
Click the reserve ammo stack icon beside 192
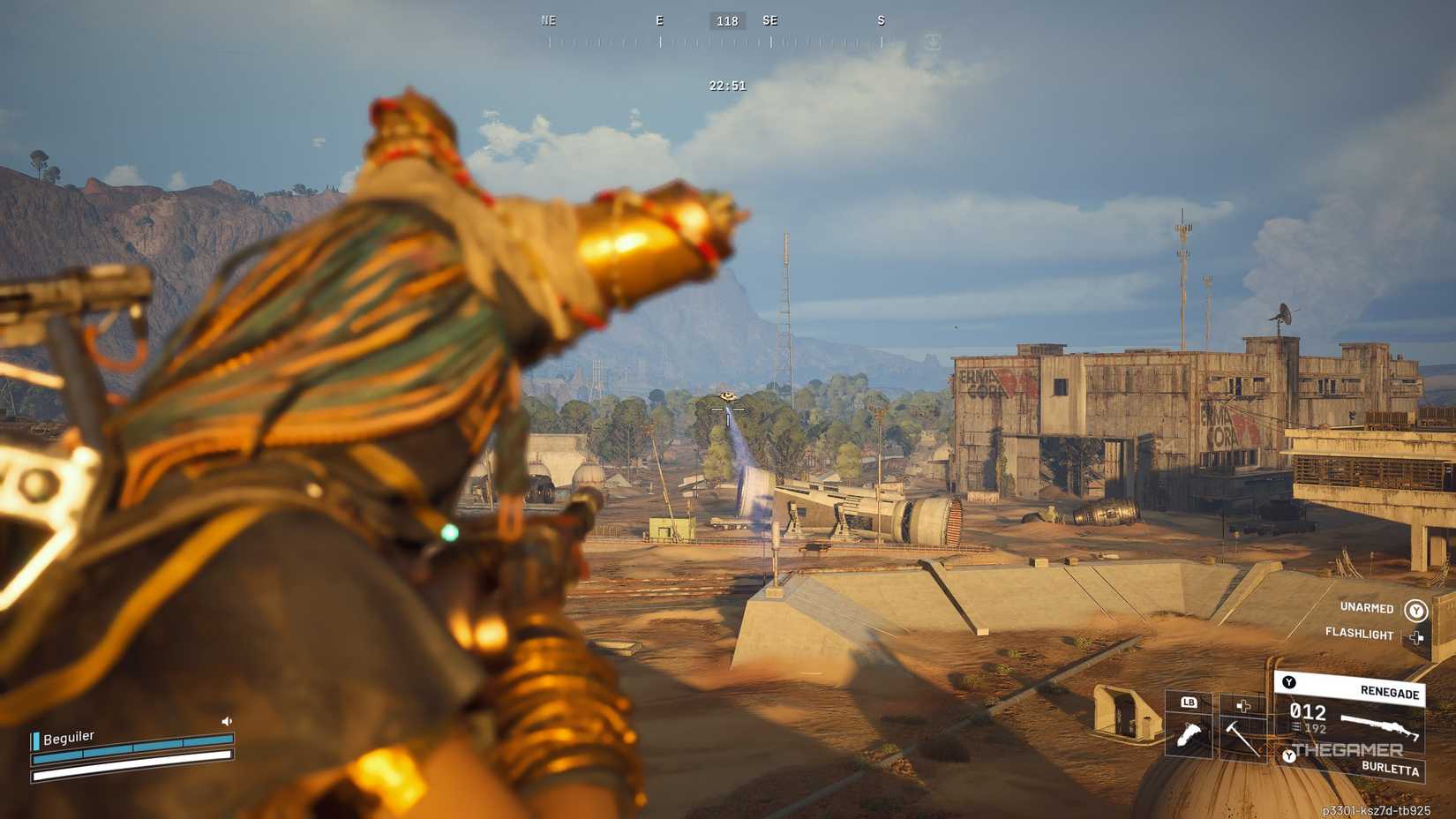[1295, 726]
